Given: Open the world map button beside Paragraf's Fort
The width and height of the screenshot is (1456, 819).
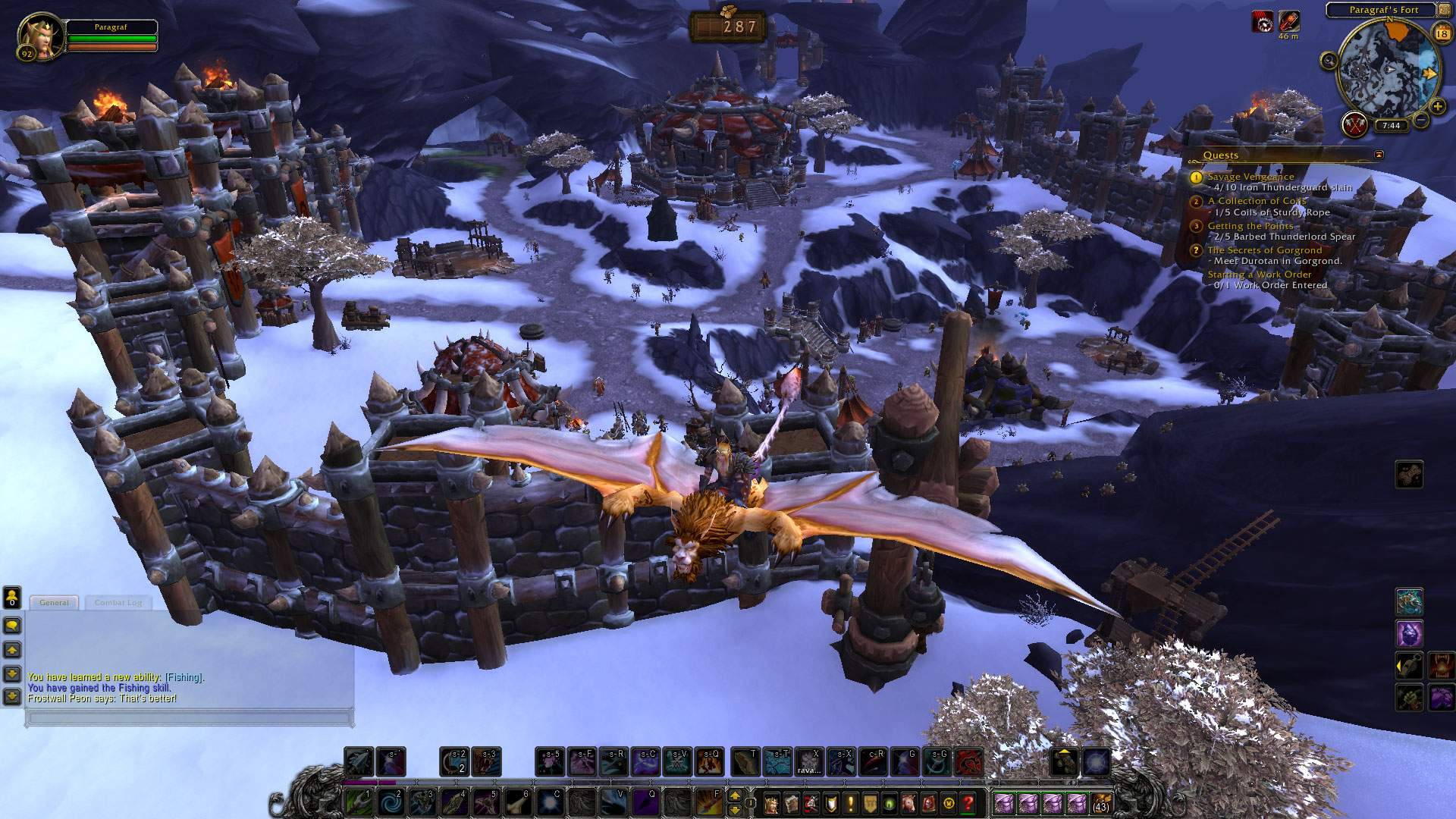Looking at the screenshot, I should point(1445,10).
